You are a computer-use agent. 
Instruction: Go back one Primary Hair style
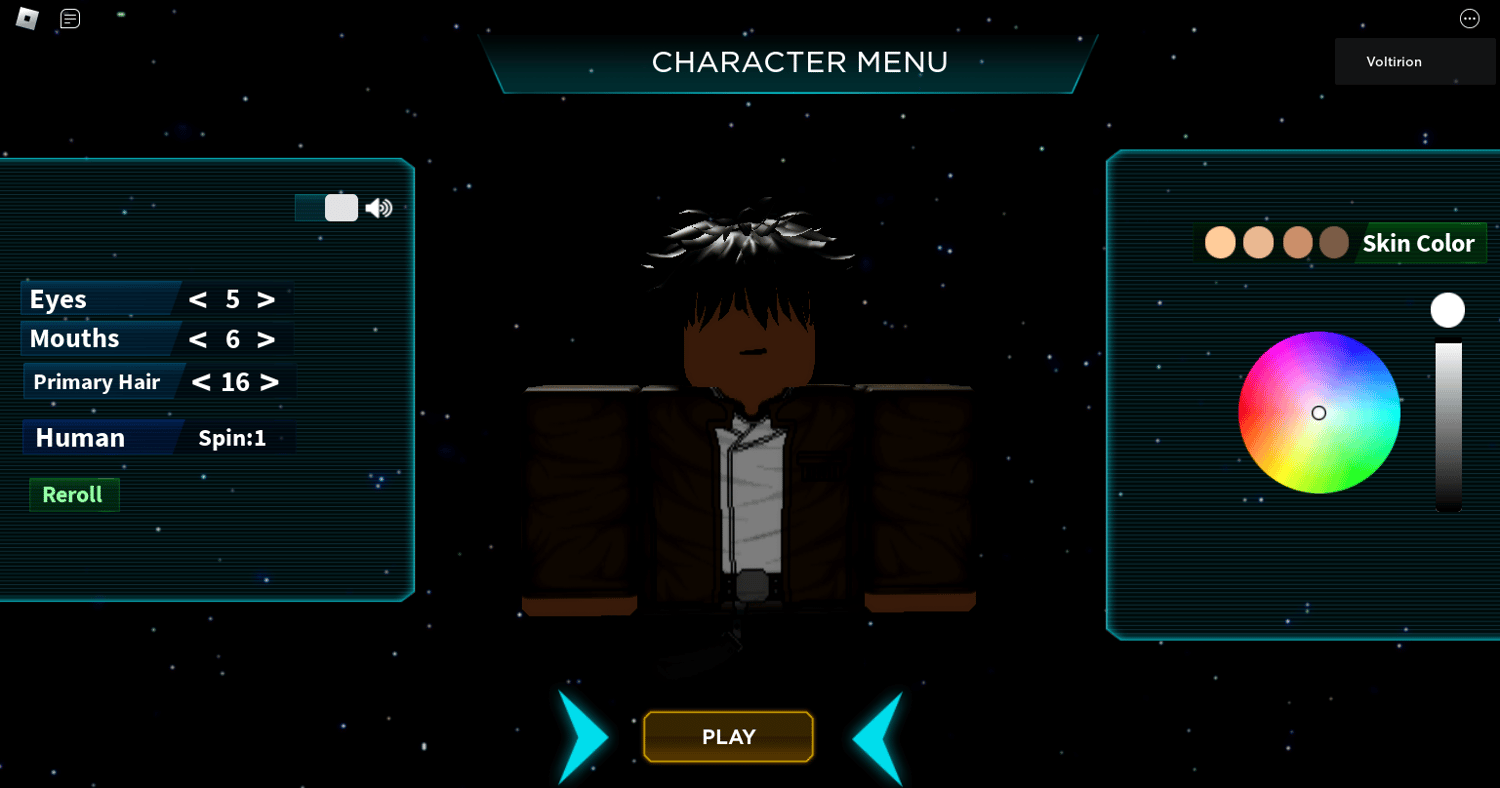pos(201,382)
